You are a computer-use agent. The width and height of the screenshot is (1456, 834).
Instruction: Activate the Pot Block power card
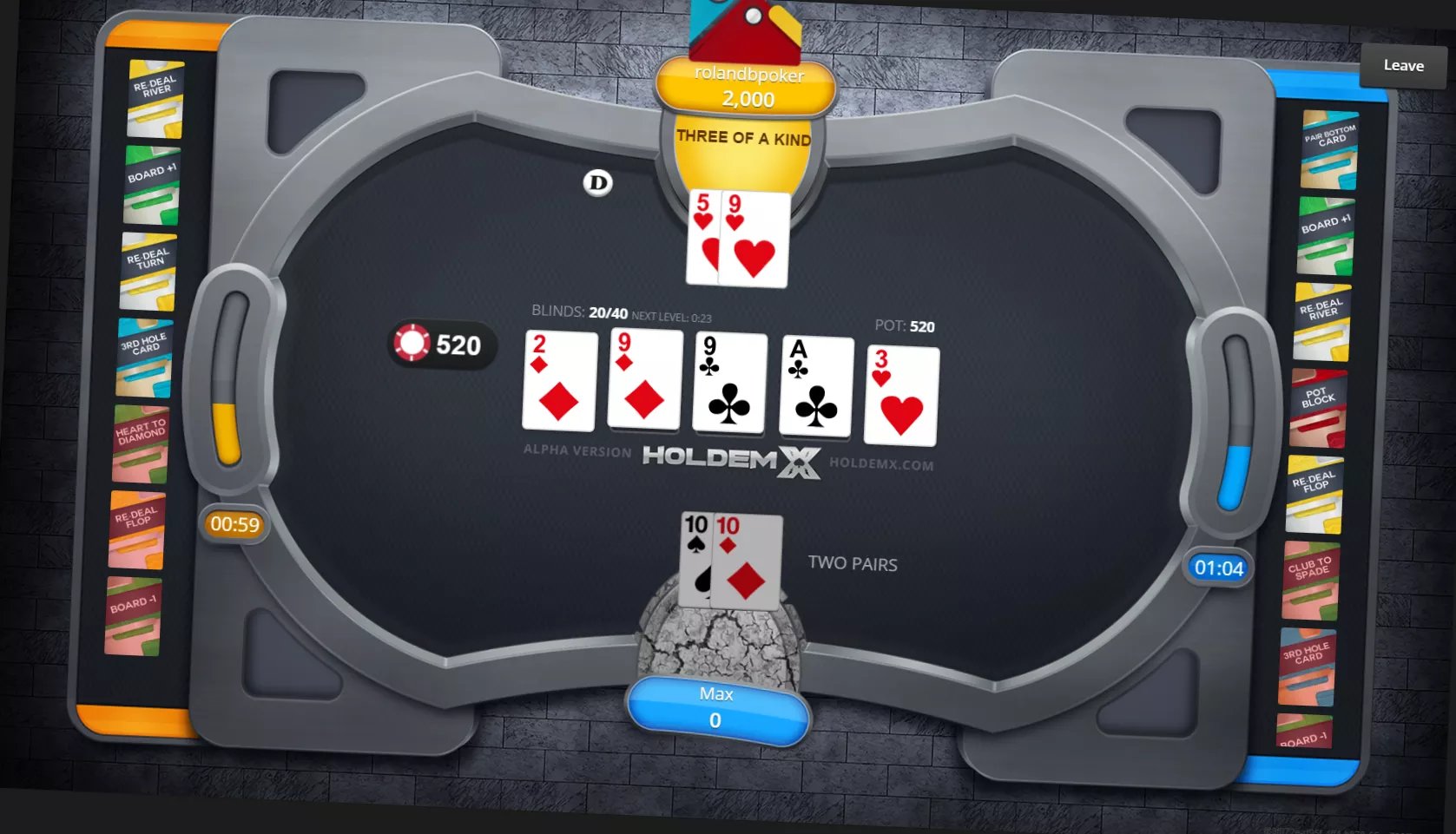(1318, 408)
